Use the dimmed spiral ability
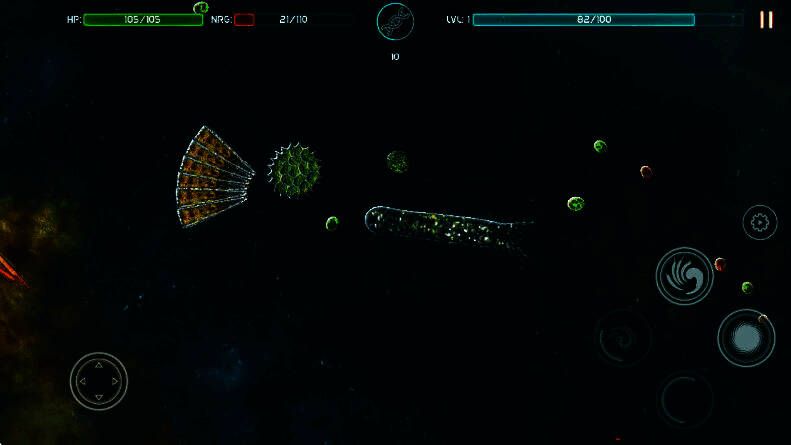This screenshot has width=791, height=445. [x=625, y=338]
